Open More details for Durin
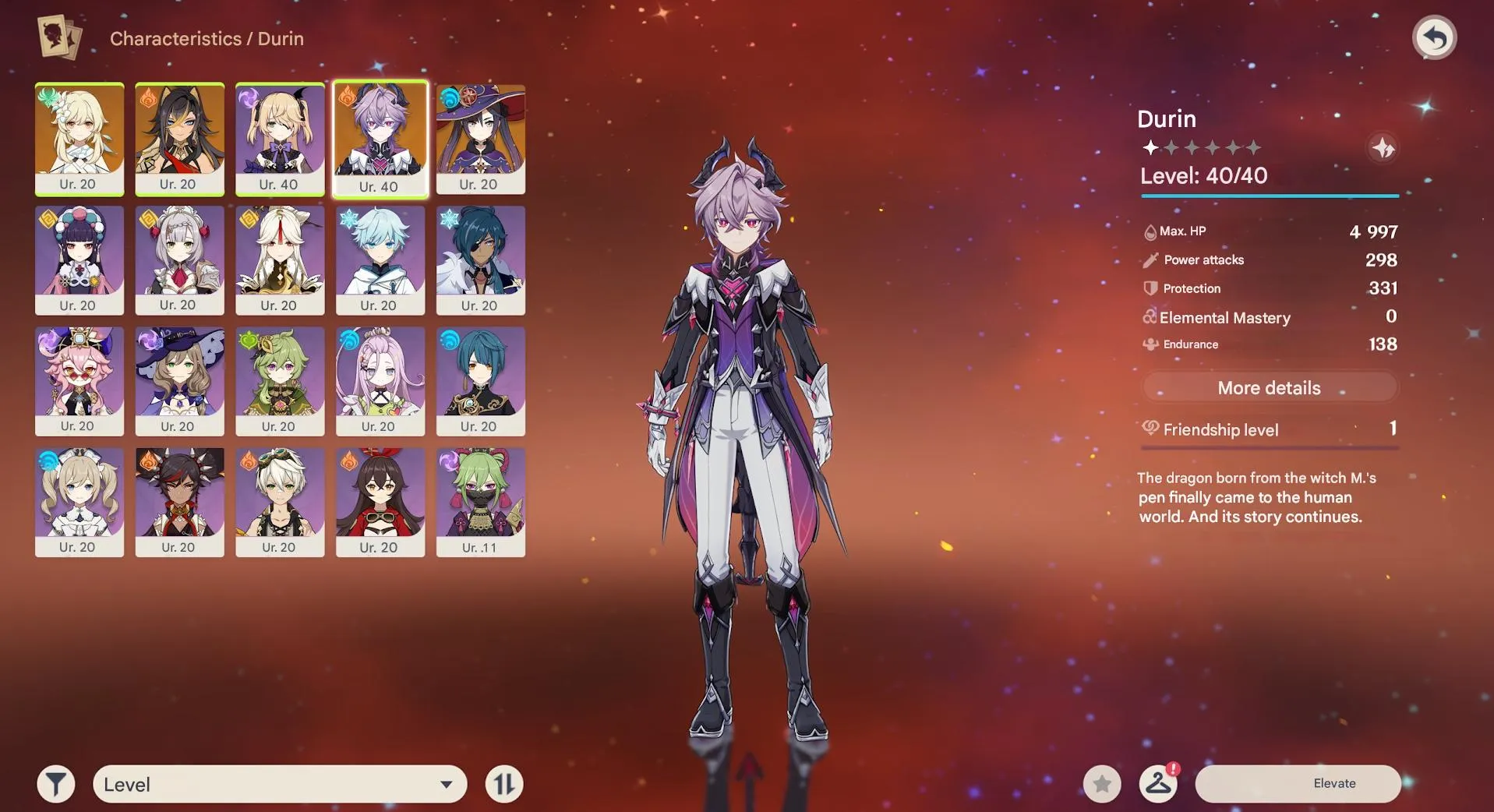This screenshot has height=812, width=1494. (x=1269, y=387)
